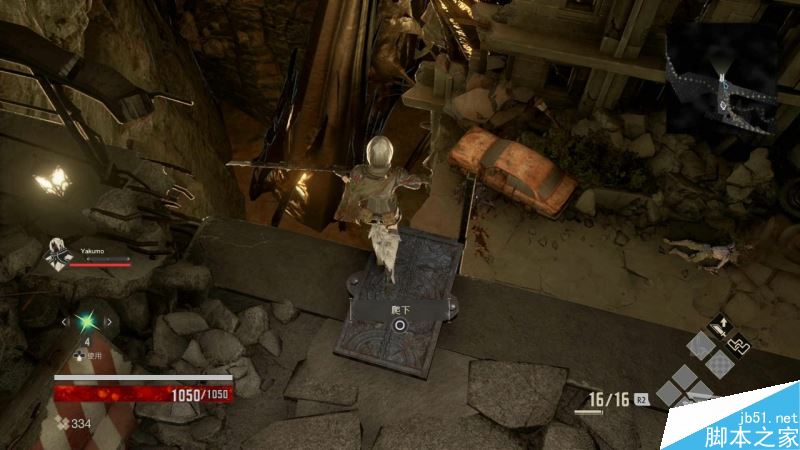Activate the zigzag-shaped gift icon

click(738, 347)
